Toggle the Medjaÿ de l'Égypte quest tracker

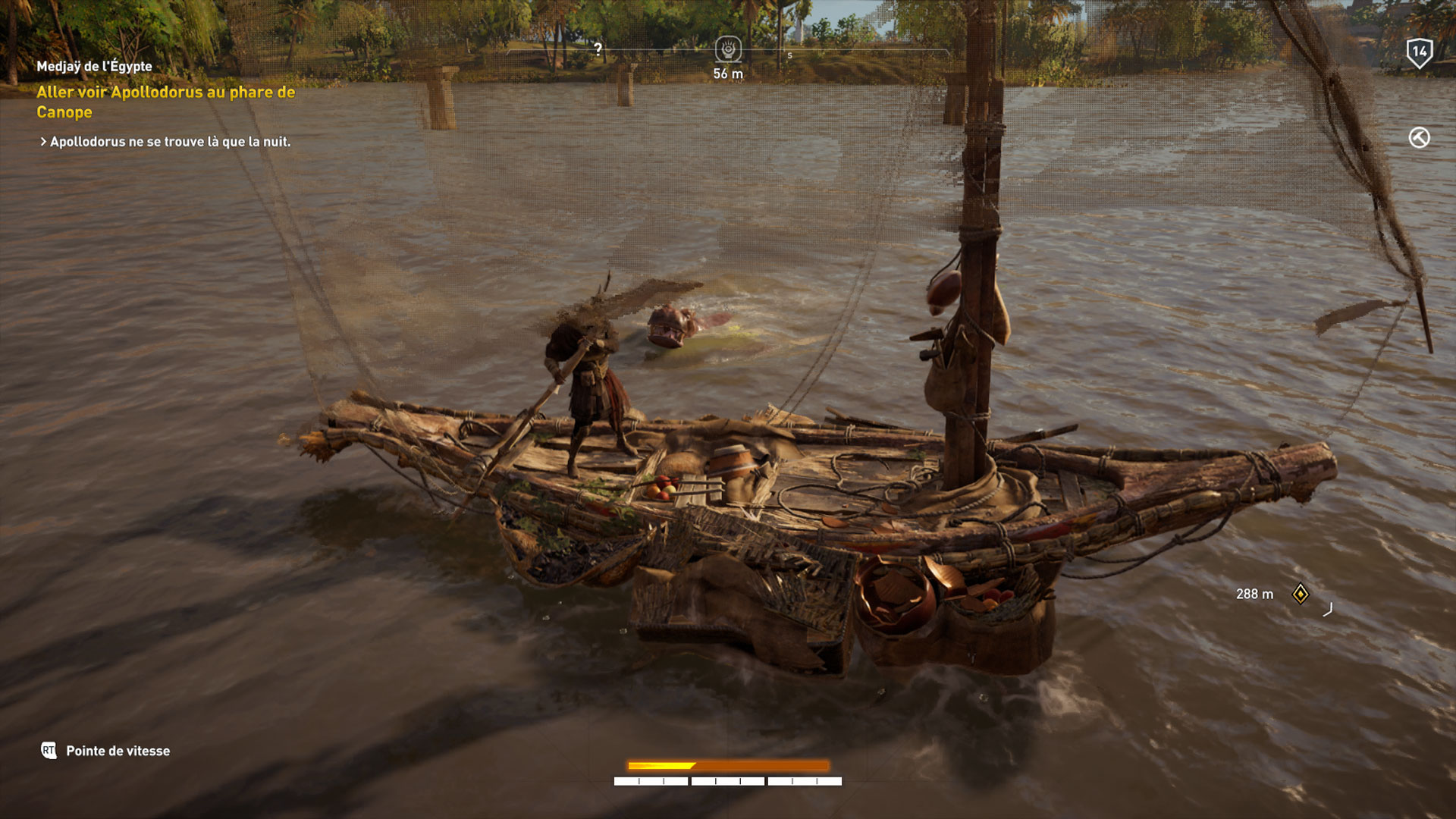[x=93, y=66]
